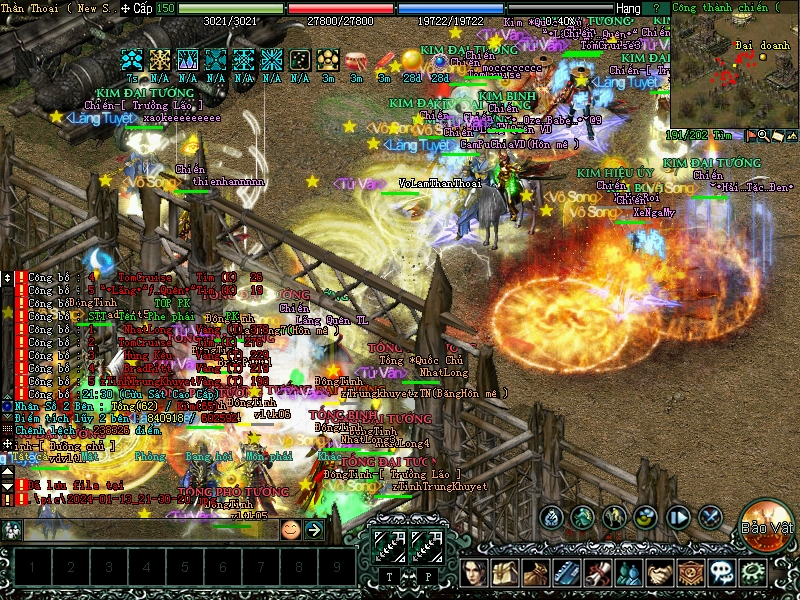The height and width of the screenshot is (600, 800).
Task: Click into the chat input box
Action: [x=150, y=529]
